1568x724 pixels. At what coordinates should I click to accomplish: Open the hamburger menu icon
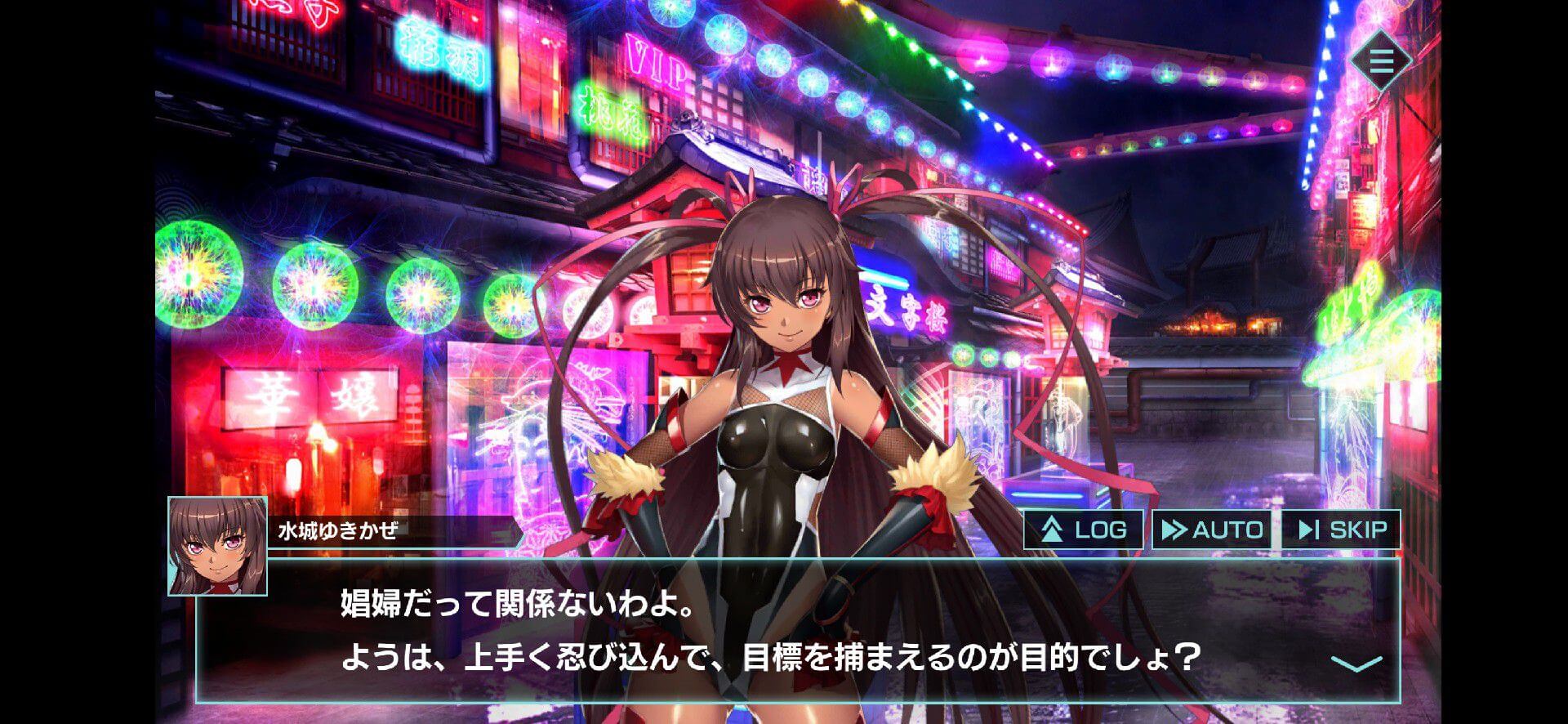click(x=1381, y=60)
